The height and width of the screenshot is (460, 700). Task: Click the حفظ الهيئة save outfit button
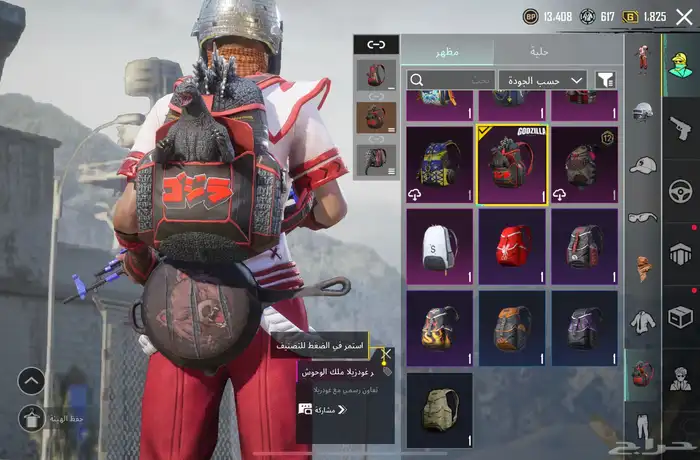click(31, 417)
